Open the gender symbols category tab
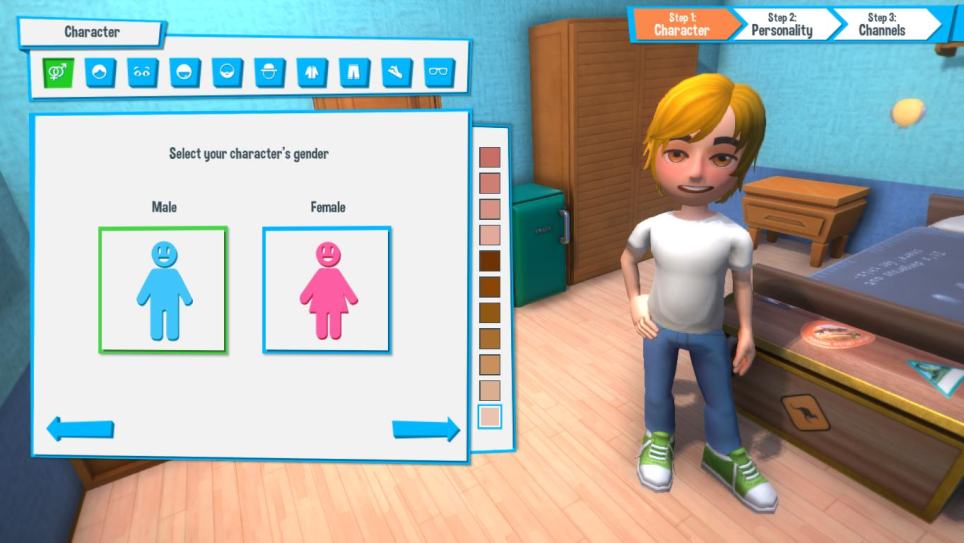The image size is (964, 543). point(58,72)
